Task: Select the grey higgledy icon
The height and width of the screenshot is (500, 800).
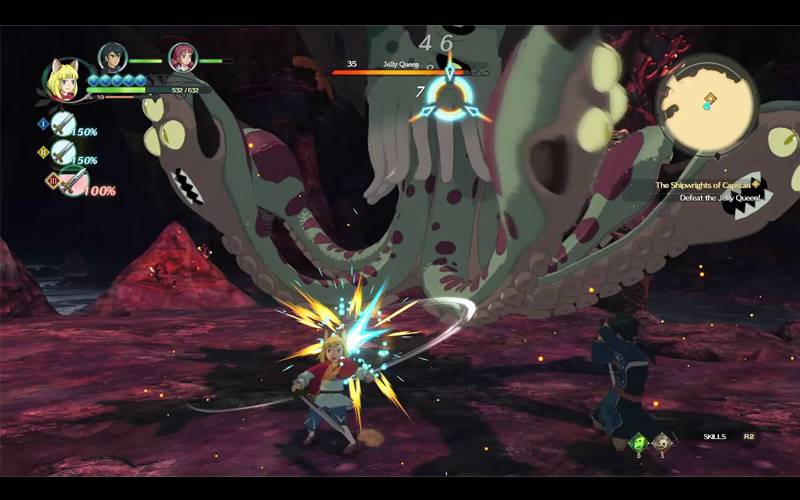Action: point(662,441)
